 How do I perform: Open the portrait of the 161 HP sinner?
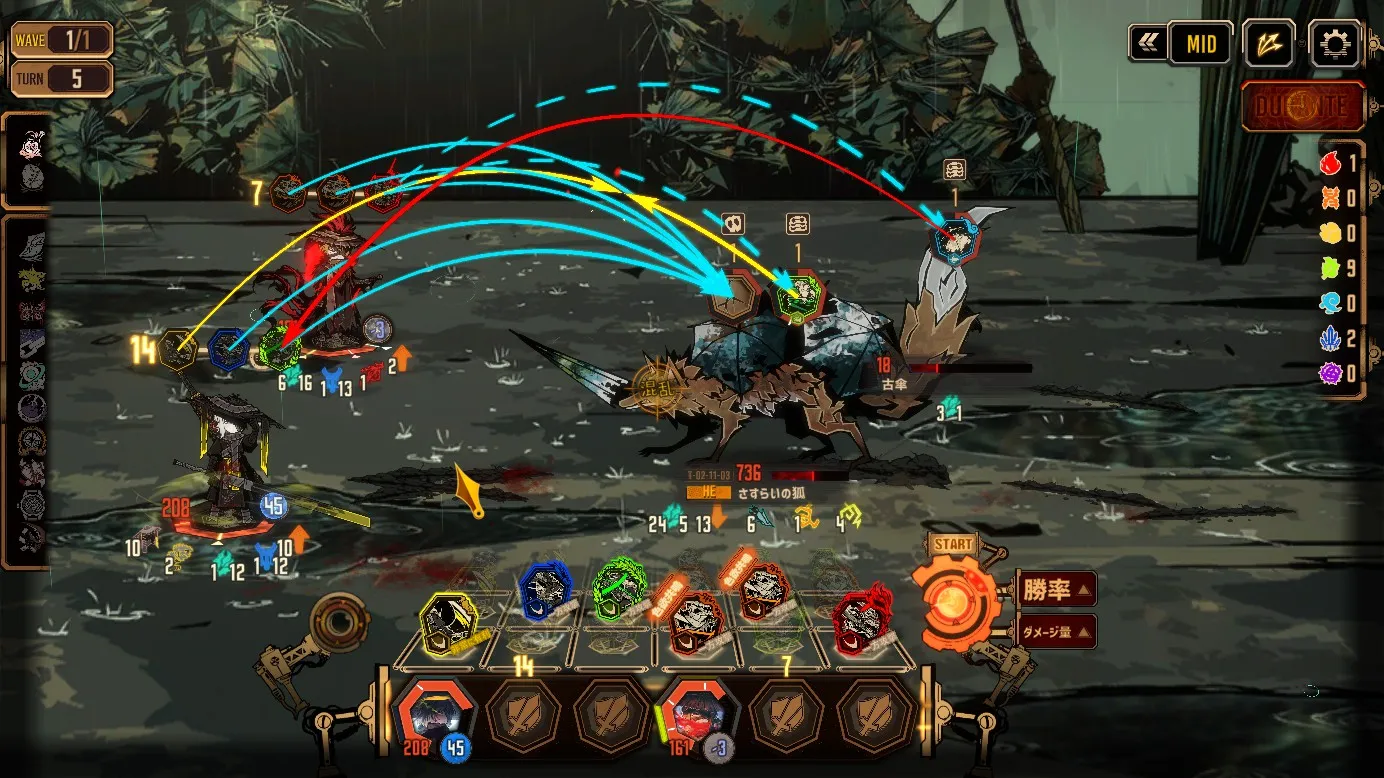pyautogui.click(x=697, y=712)
